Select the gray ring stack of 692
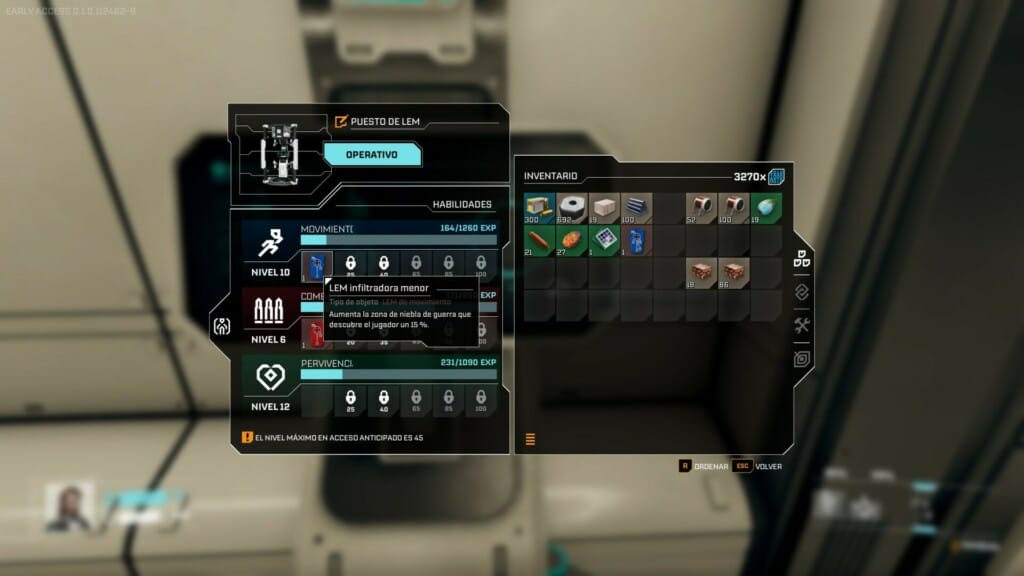The image size is (1024, 576). pos(572,208)
